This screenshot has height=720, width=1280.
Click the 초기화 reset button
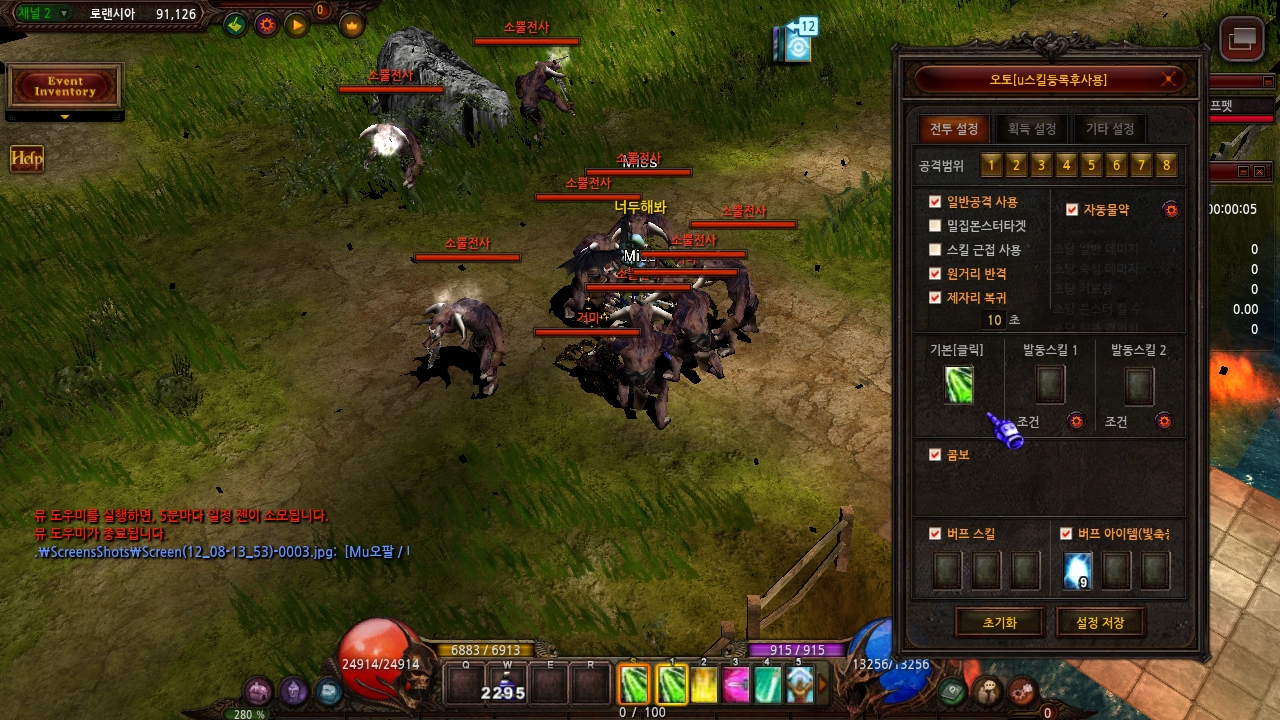[x=999, y=622]
